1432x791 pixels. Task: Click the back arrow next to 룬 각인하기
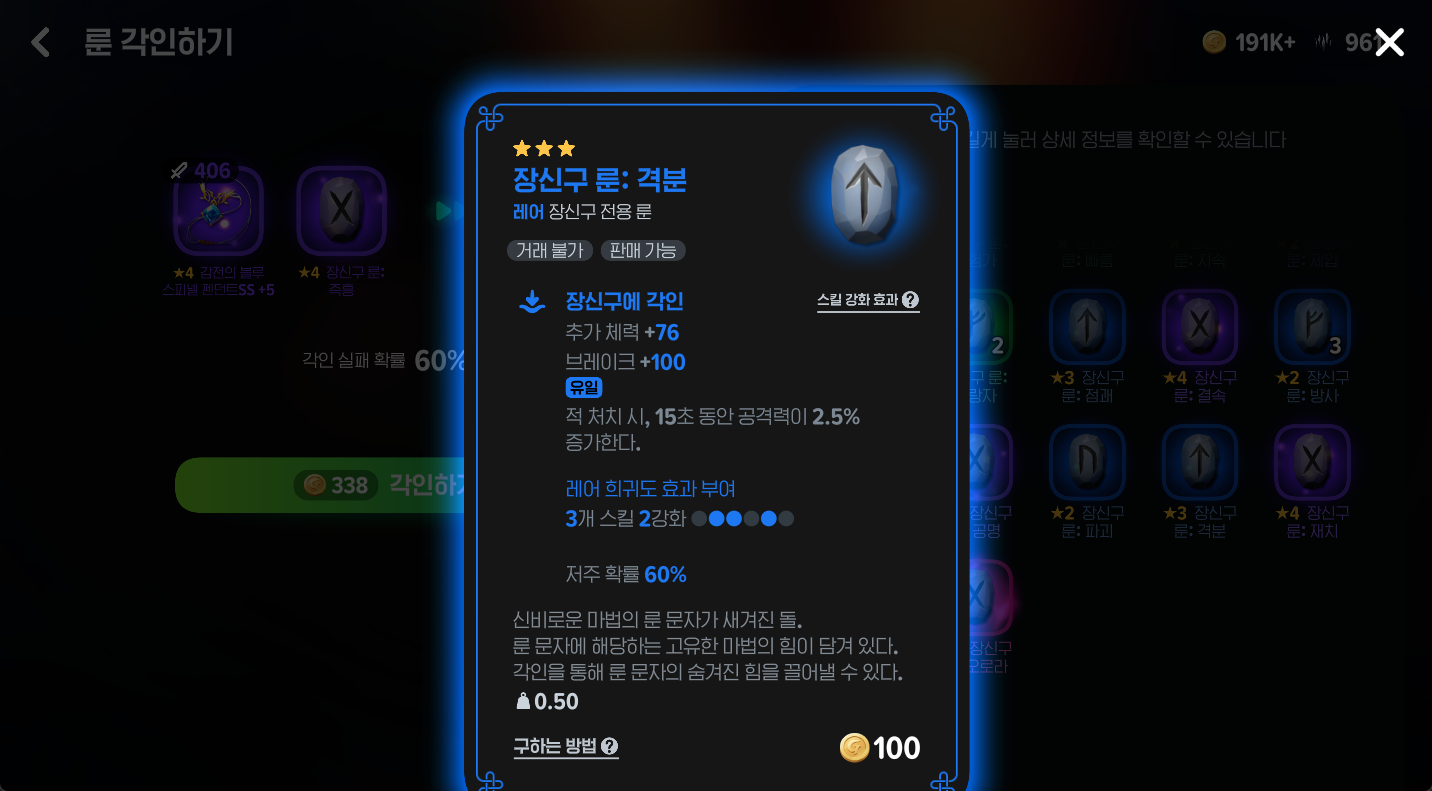tap(40, 43)
